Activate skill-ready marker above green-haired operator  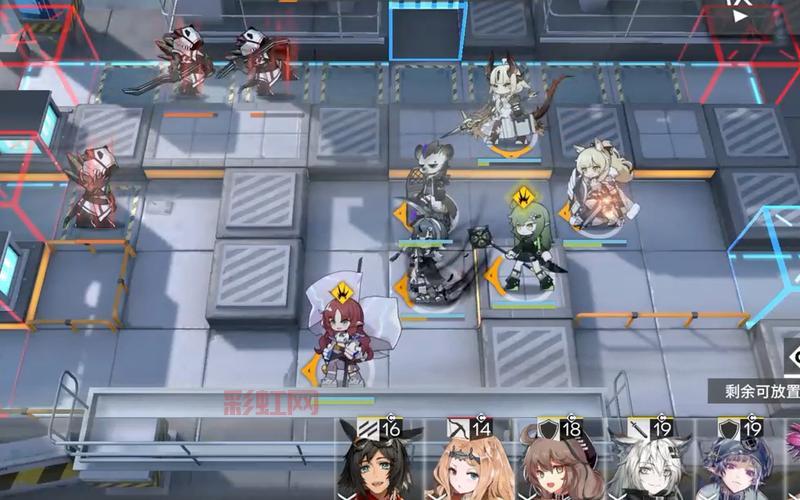(x=521, y=196)
